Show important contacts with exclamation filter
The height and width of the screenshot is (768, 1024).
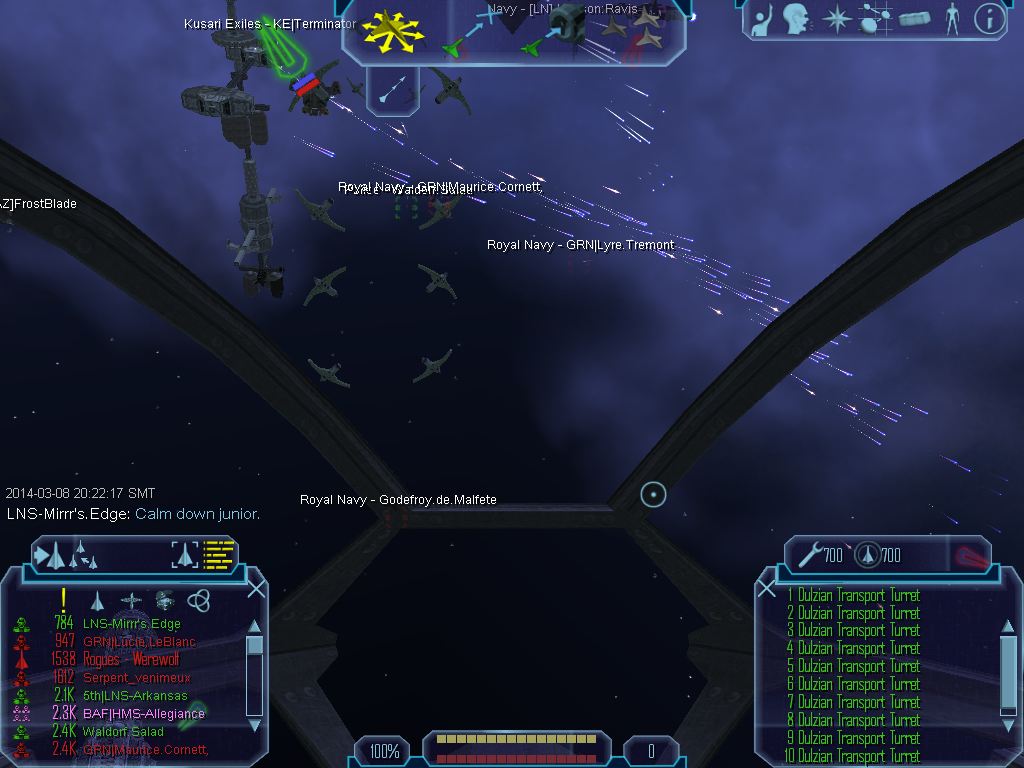tap(63, 600)
